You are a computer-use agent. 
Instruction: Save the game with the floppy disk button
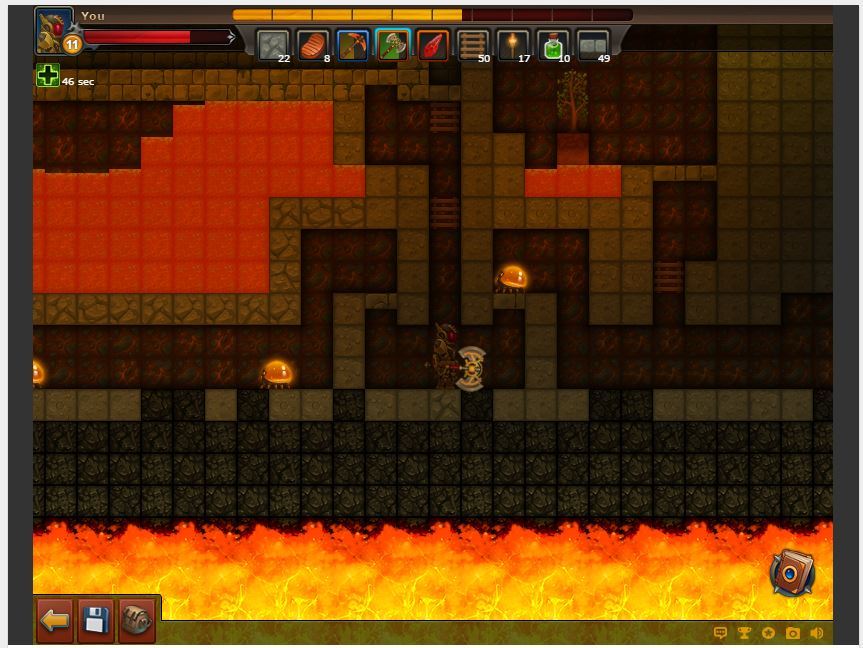[96, 620]
